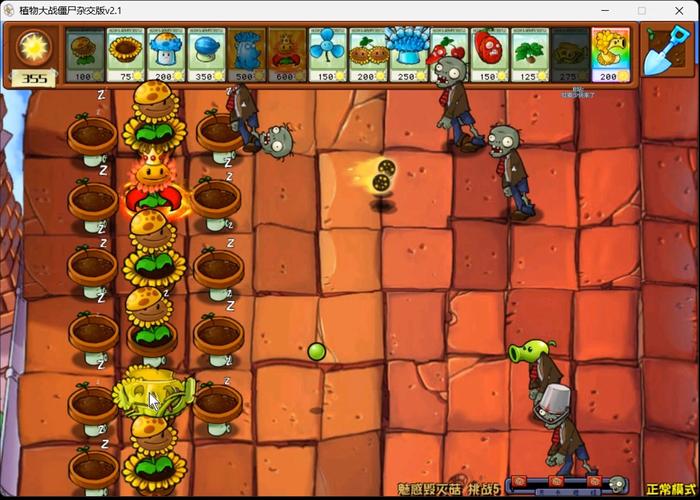Screen dimensions: 700x500
Task: Choose the red jalapeno seed packet
Action: (490, 54)
